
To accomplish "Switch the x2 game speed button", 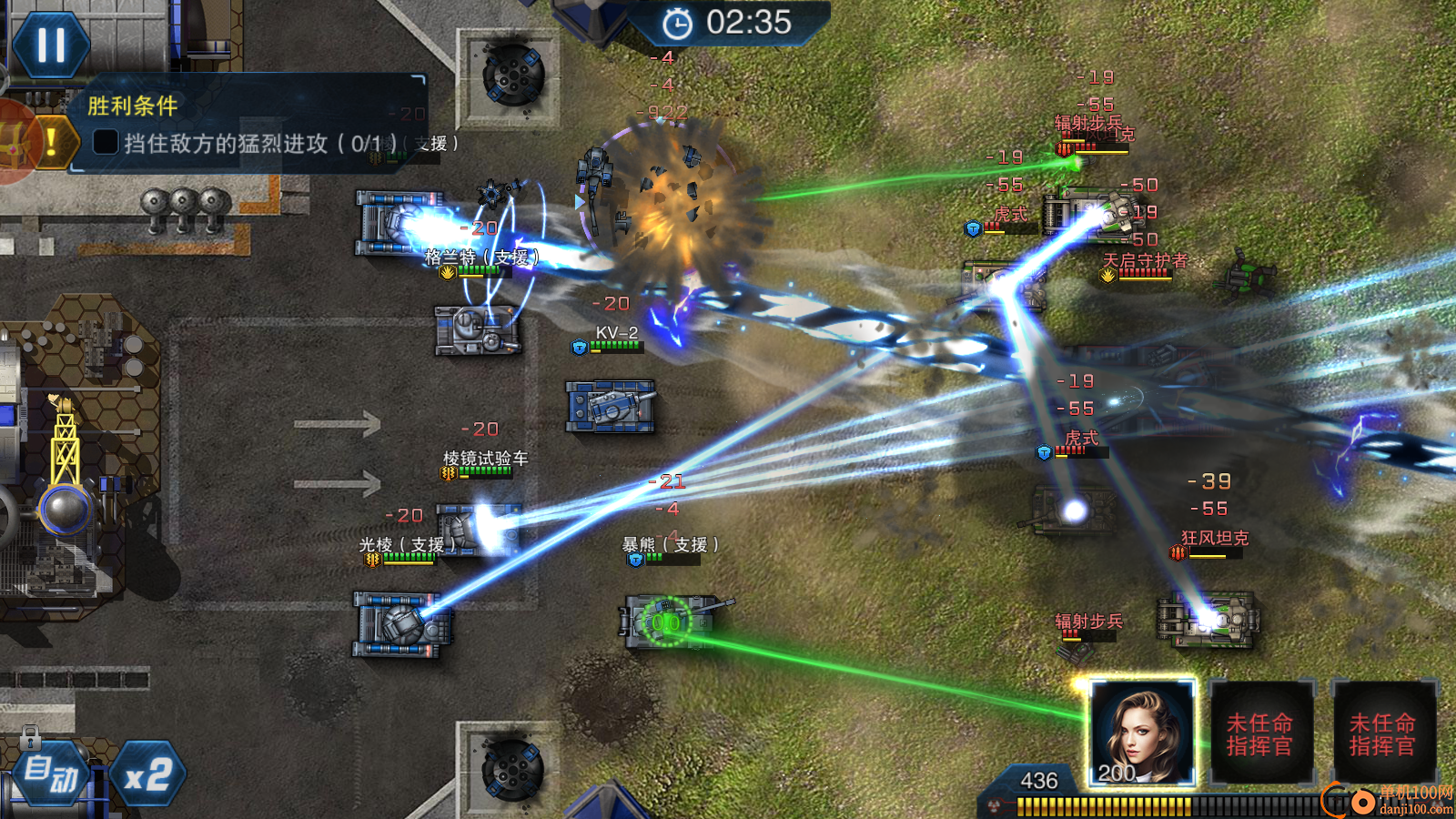I will click(148, 775).
